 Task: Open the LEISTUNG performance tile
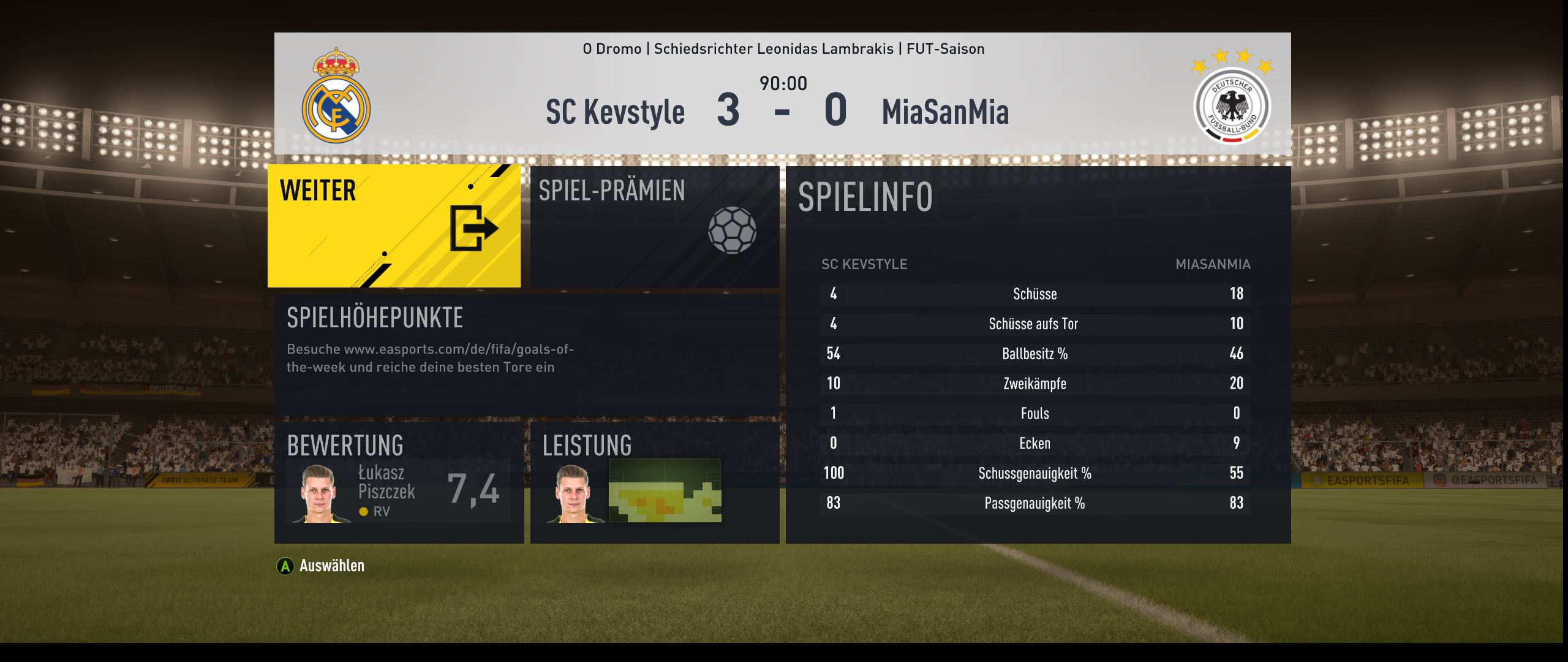(x=654, y=482)
